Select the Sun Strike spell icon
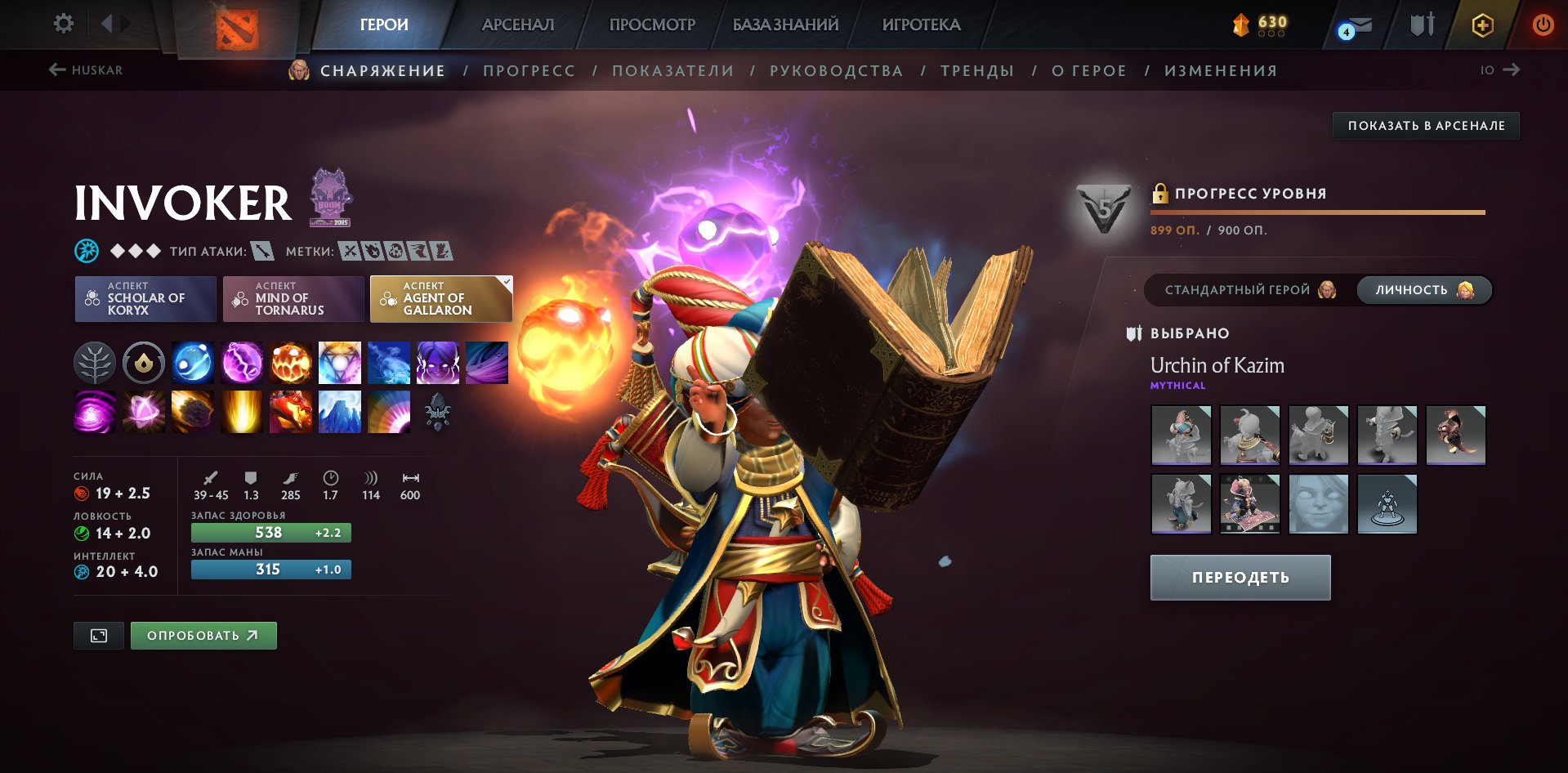Viewport: 1568px width, 773px height. [242, 412]
